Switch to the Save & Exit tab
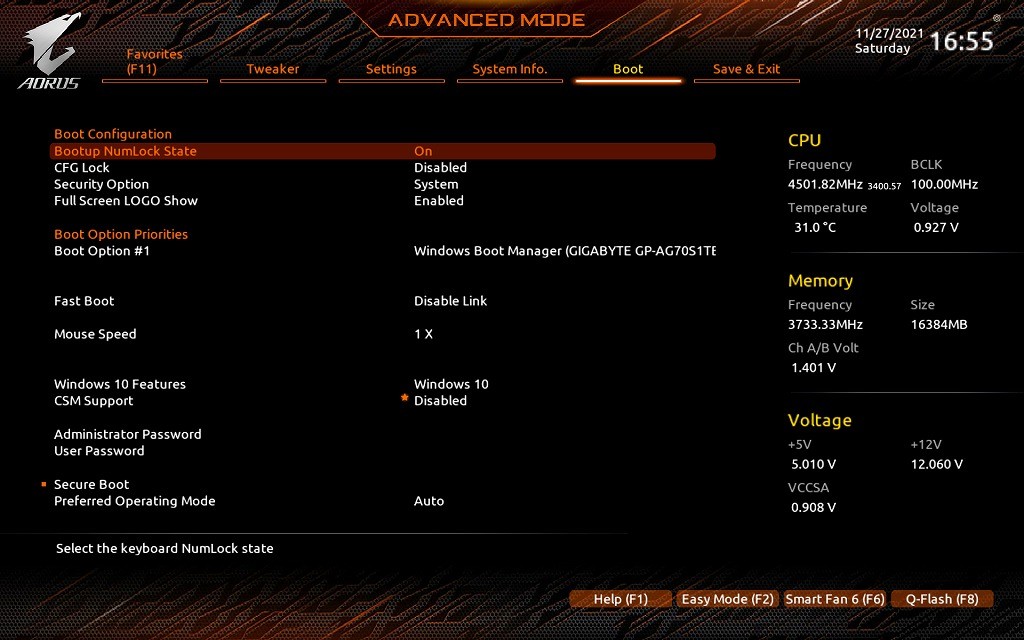1024x640 pixels. [x=746, y=69]
